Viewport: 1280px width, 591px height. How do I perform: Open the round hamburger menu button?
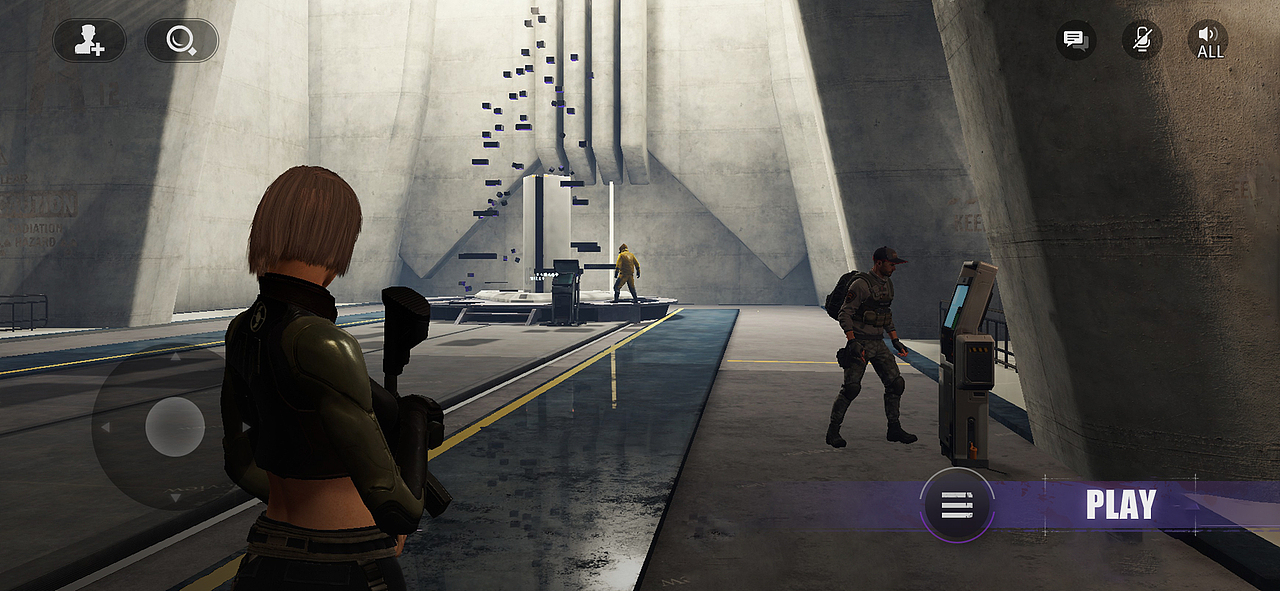(957, 505)
